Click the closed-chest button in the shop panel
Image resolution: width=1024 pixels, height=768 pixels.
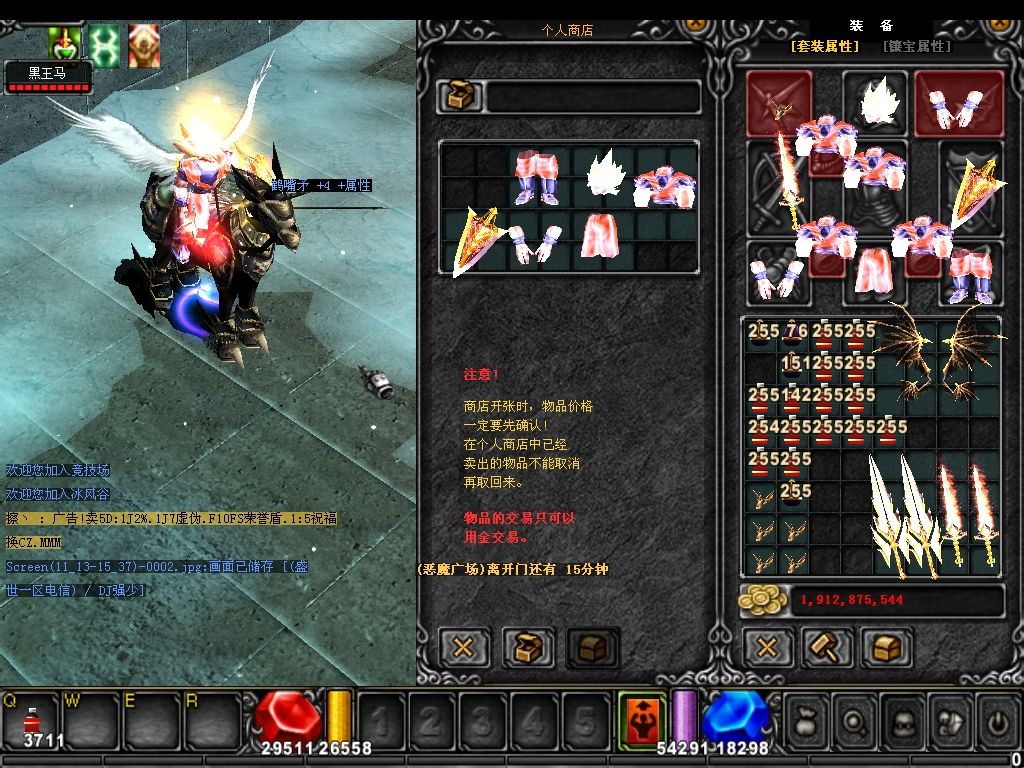[592, 648]
